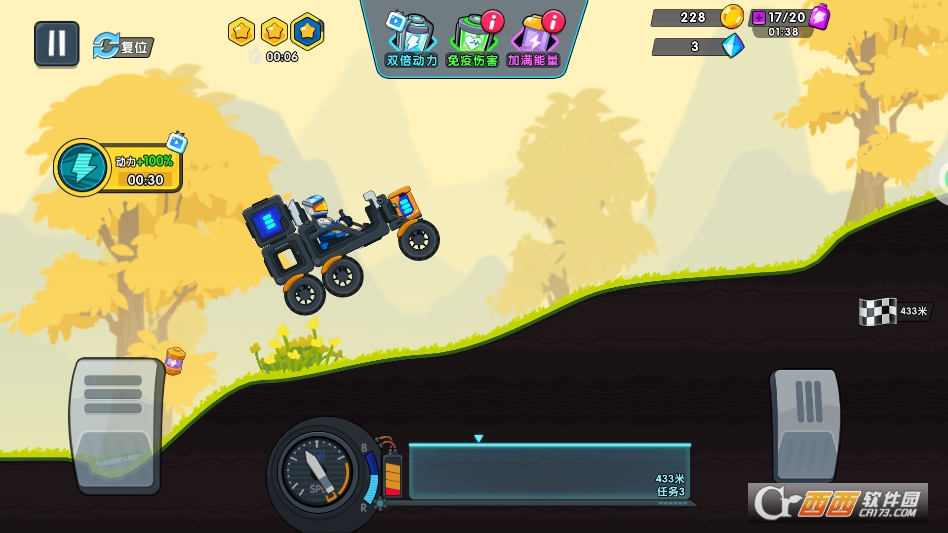
Task: Open the gold coin balance
Action: coord(697,17)
